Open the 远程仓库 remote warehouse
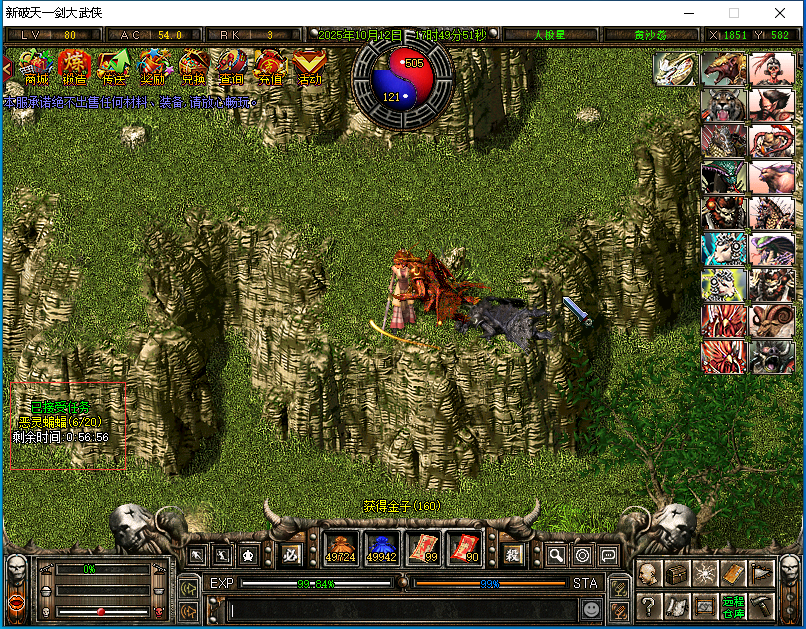 coord(733,605)
